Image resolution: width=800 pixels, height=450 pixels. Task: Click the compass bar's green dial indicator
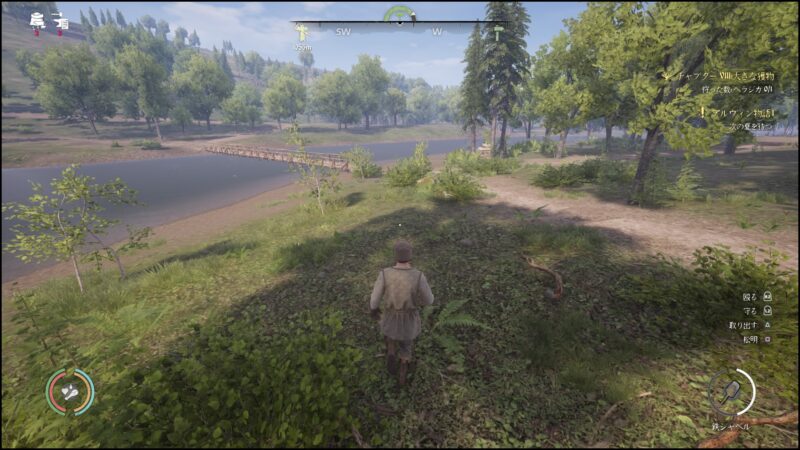pyautogui.click(x=399, y=15)
